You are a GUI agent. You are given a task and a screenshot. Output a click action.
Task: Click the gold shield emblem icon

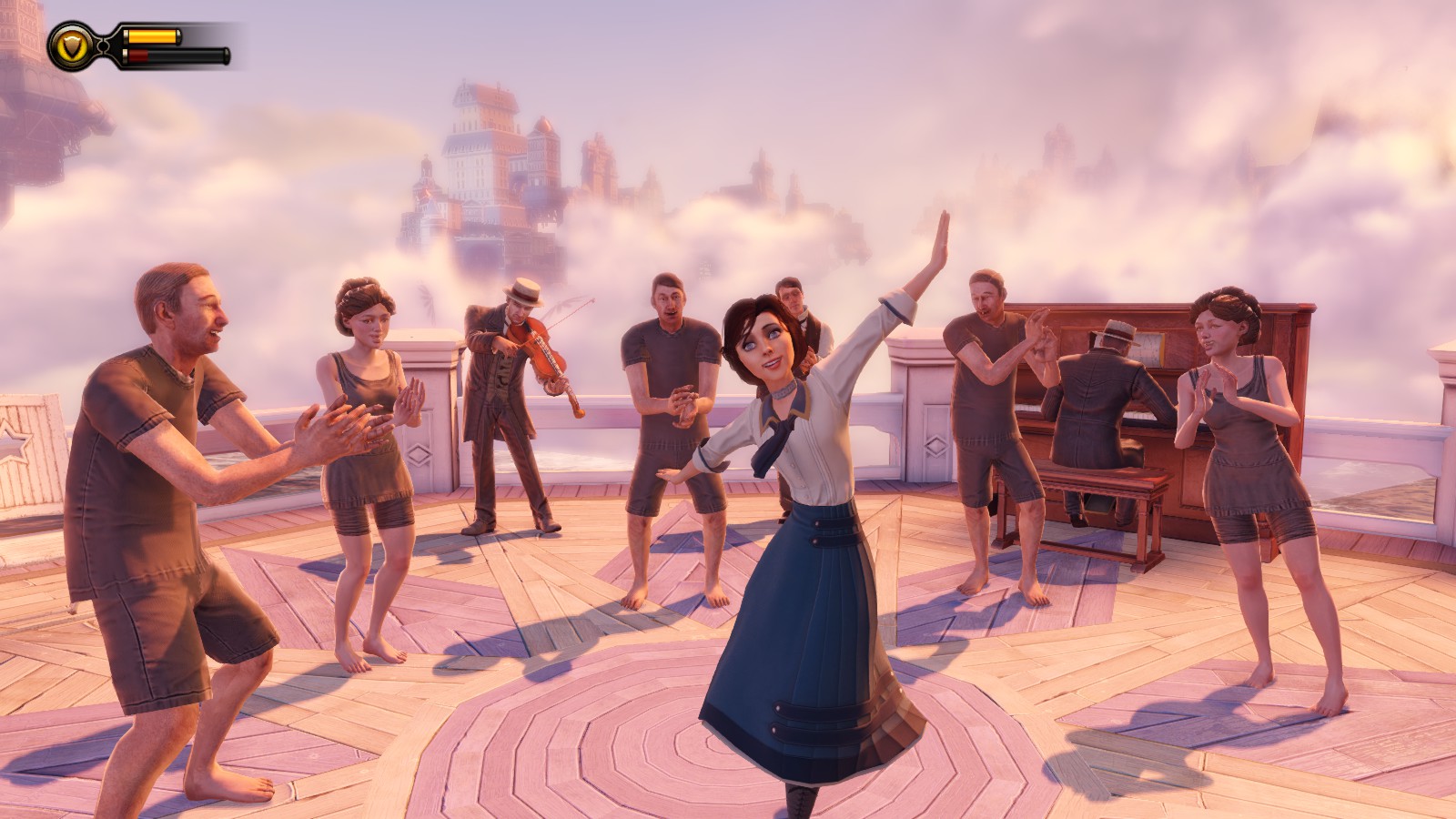click(70, 45)
